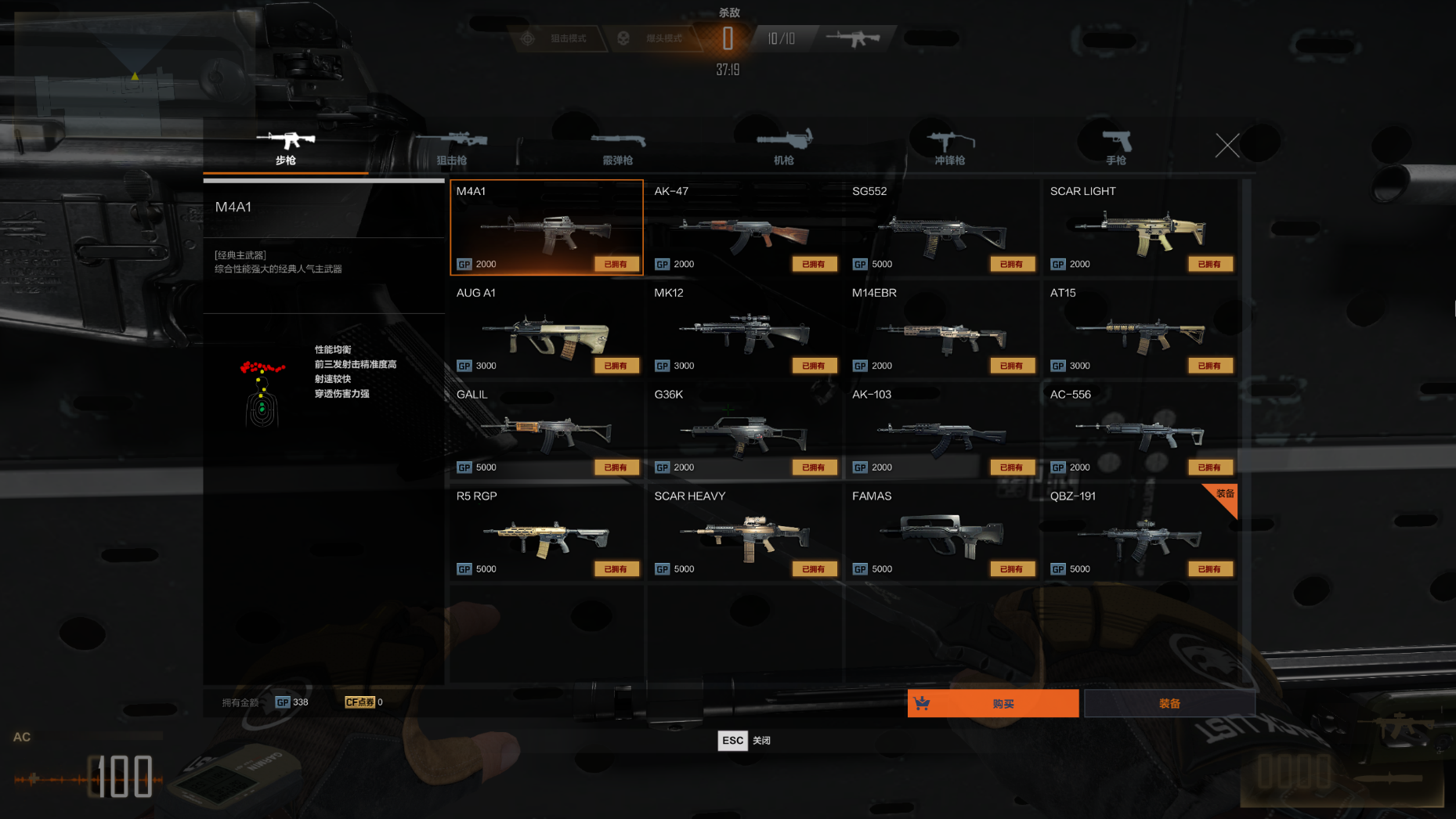Choose the AK-103 rifle
The image size is (1456, 819).
[x=942, y=431]
